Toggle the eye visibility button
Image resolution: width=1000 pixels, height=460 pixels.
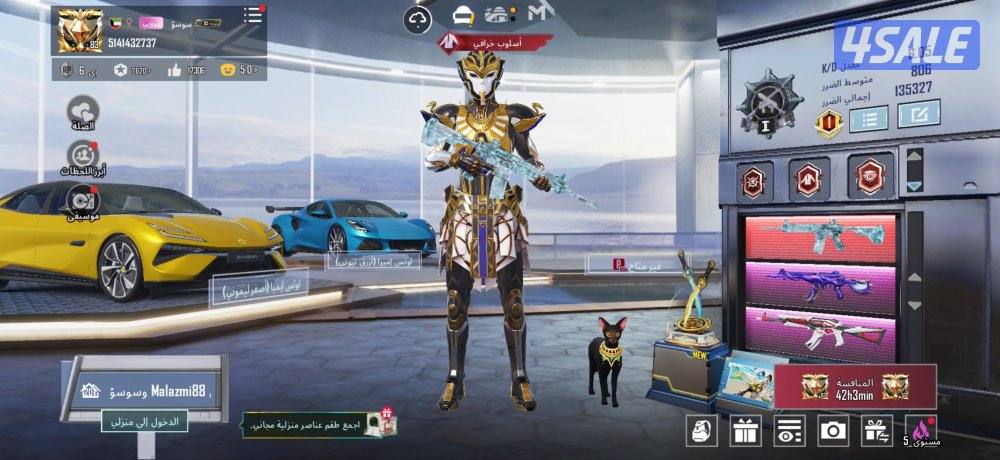tap(789, 431)
